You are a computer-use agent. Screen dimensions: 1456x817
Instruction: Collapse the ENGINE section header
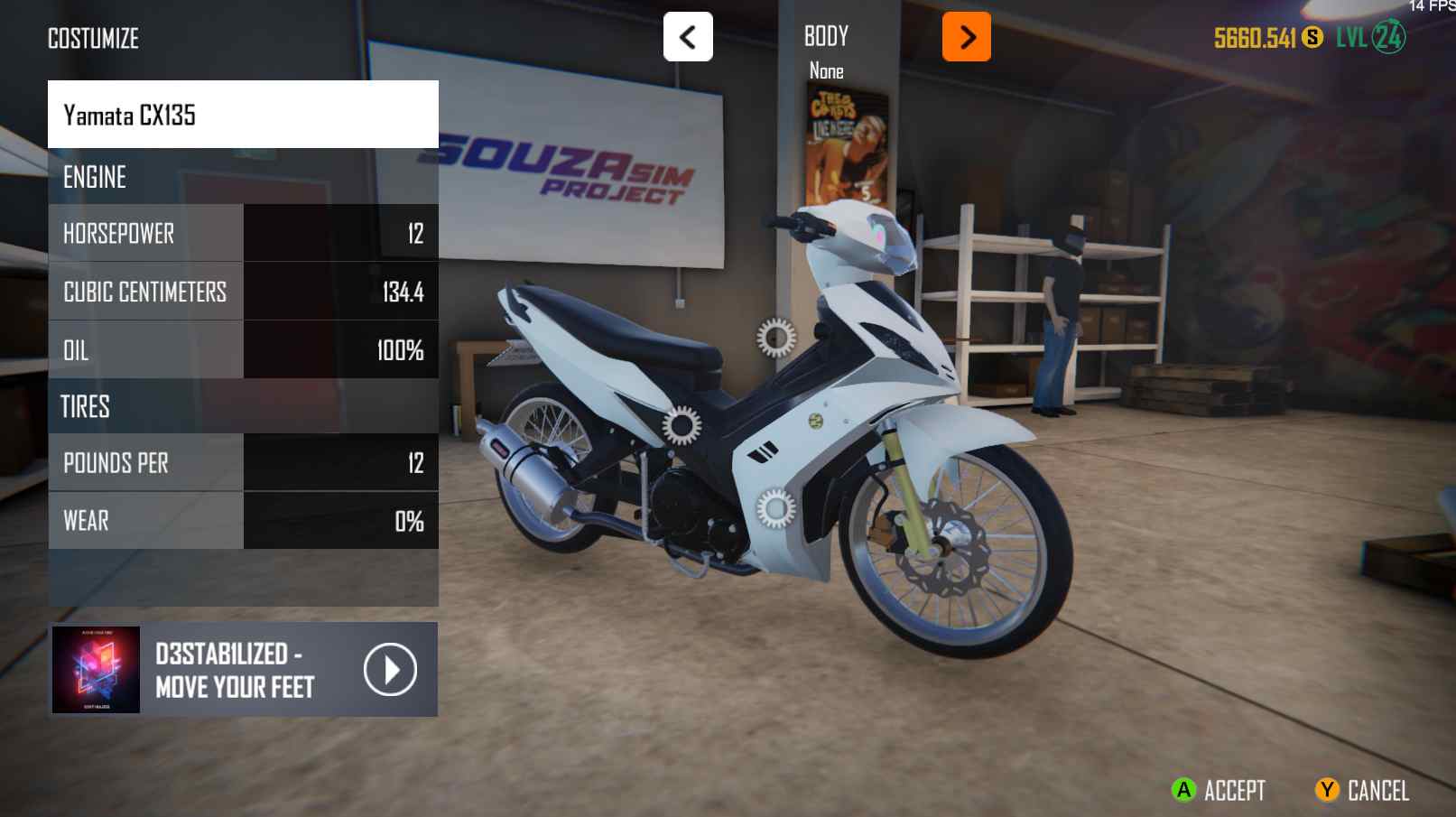pos(244,177)
